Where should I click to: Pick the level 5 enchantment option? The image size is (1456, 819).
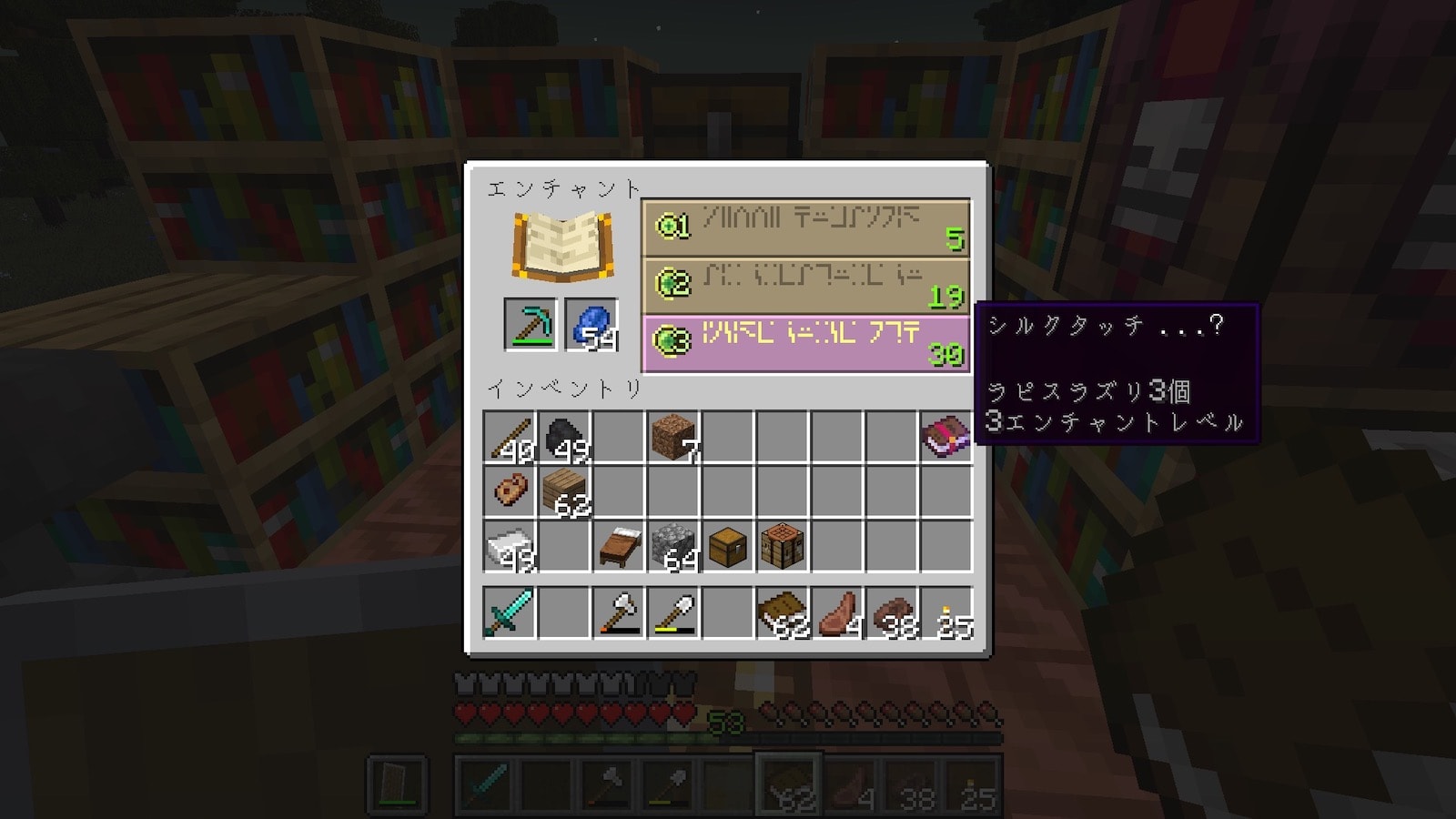coord(806,228)
